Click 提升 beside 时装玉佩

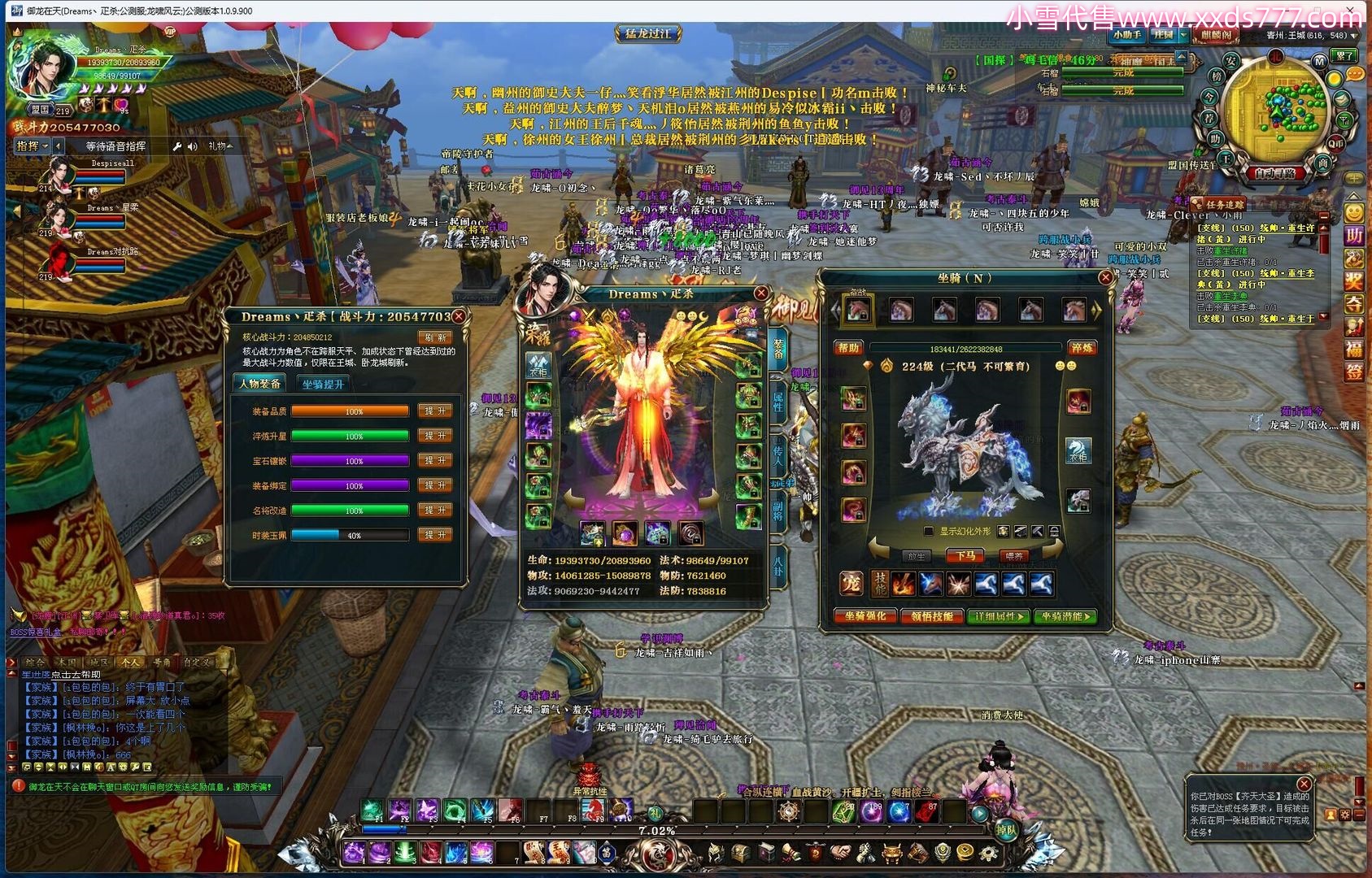[x=435, y=535]
